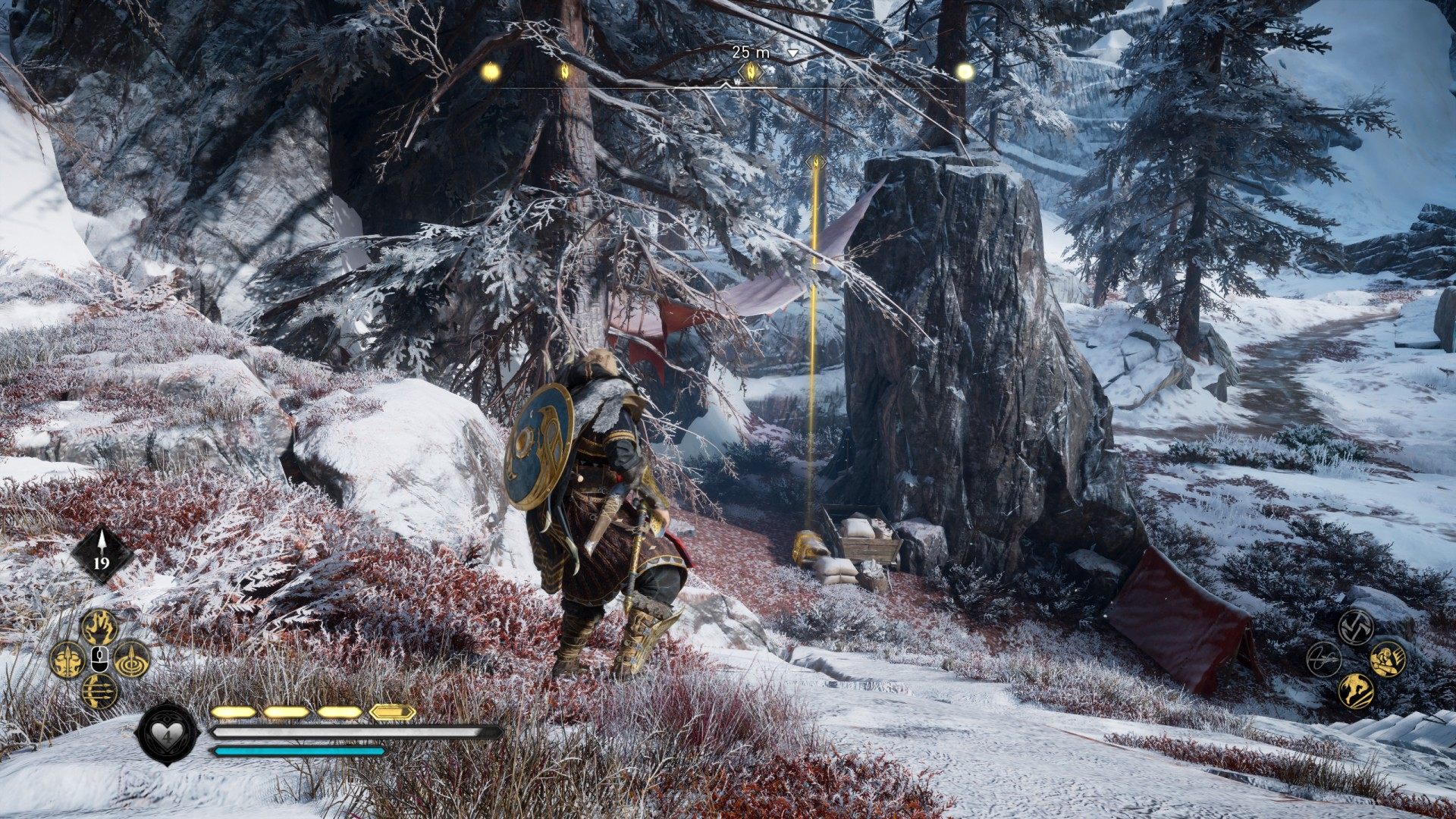Use the charging warrior melee ability

pos(1388,659)
